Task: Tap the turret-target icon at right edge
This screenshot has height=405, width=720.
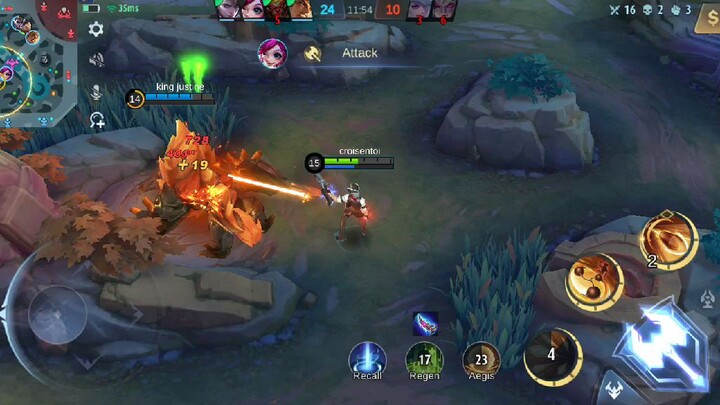Action: pos(708,299)
